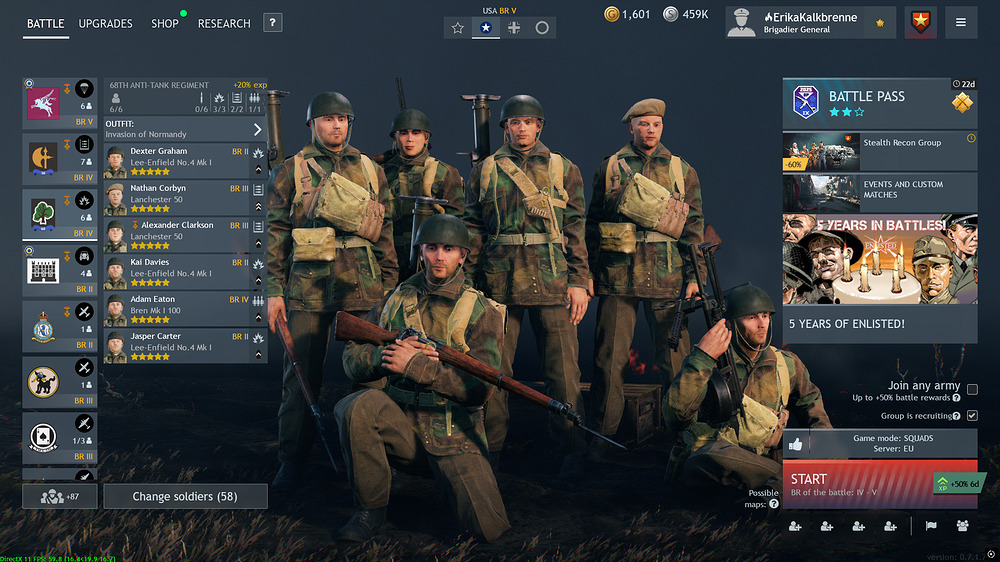Open the Battle Pass panel
1000x562 pixels.
pyautogui.click(x=879, y=104)
